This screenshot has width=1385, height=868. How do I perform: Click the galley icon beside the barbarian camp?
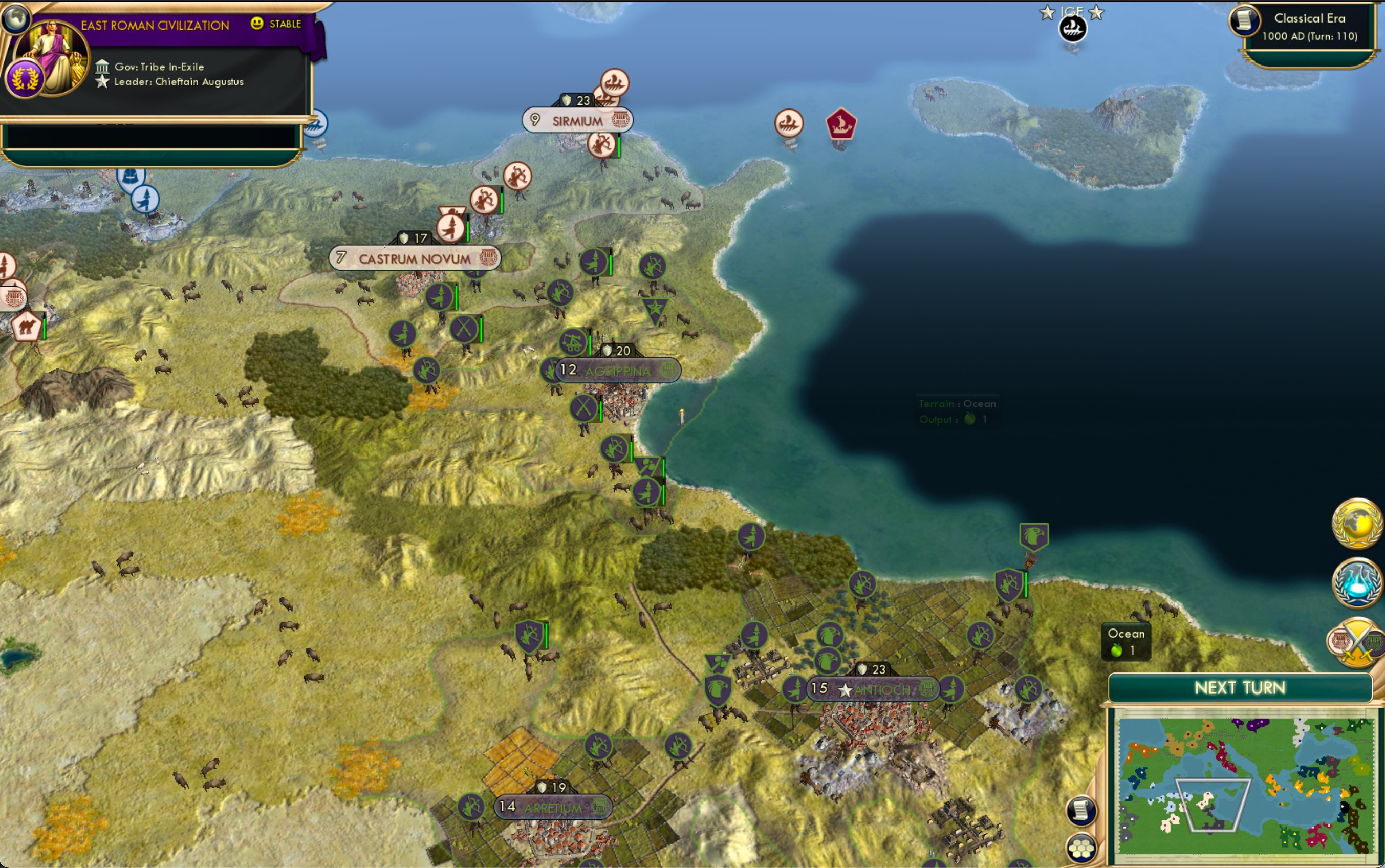[790, 123]
